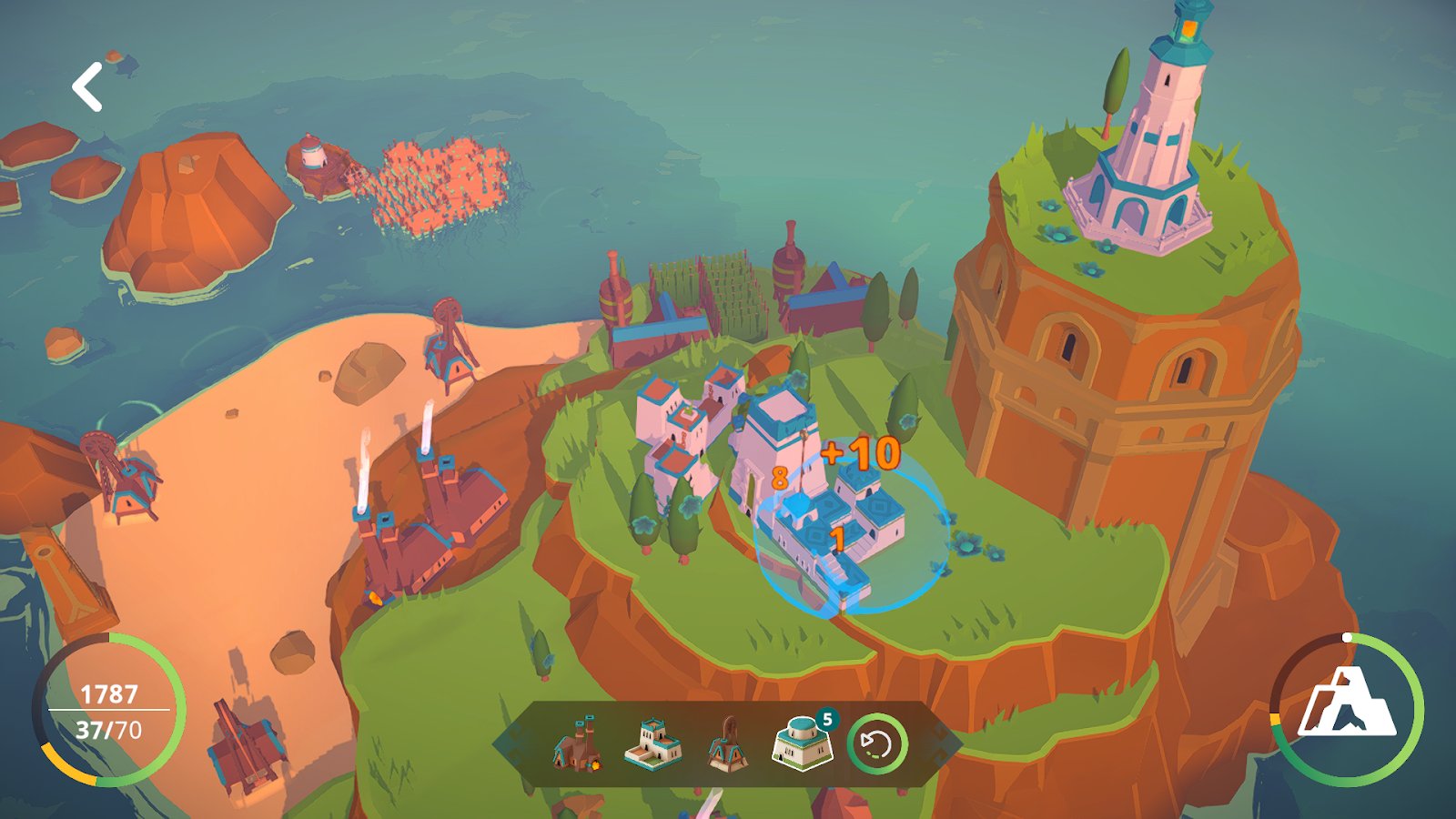Undo the last building placement
This screenshot has width=1456, height=819.
pyautogui.click(x=877, y=744)
